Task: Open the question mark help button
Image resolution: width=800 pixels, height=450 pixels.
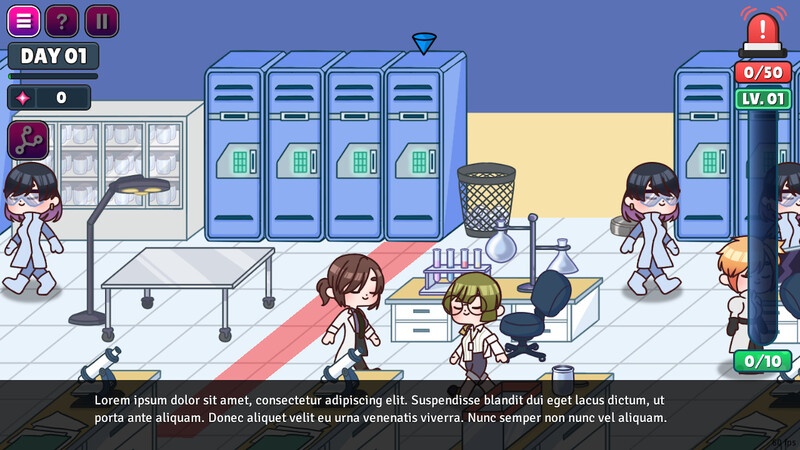Action: click(x=62, y=21)
